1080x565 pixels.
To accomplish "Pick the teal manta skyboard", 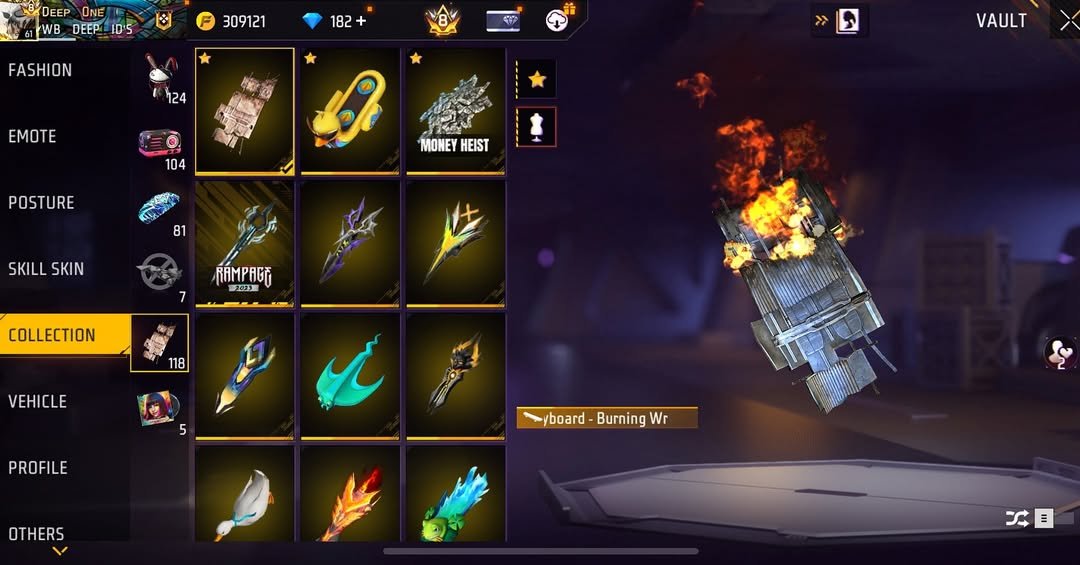I will [350, 375].
